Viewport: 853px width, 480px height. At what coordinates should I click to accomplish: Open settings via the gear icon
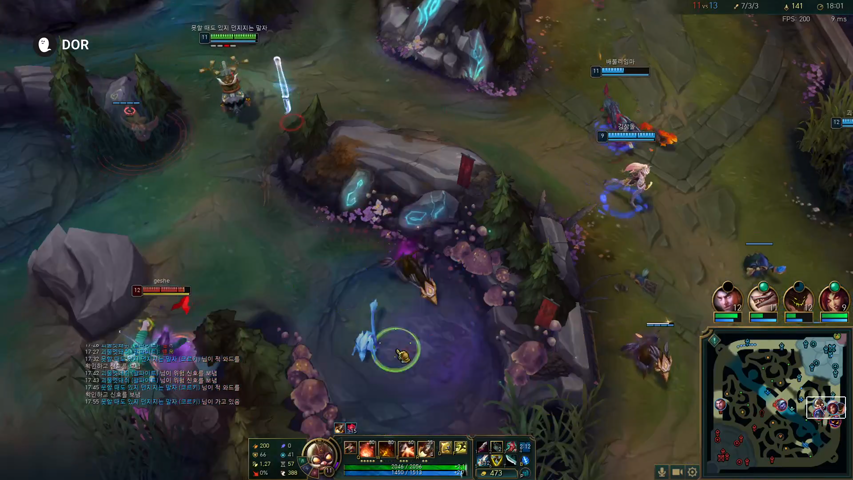692,472
